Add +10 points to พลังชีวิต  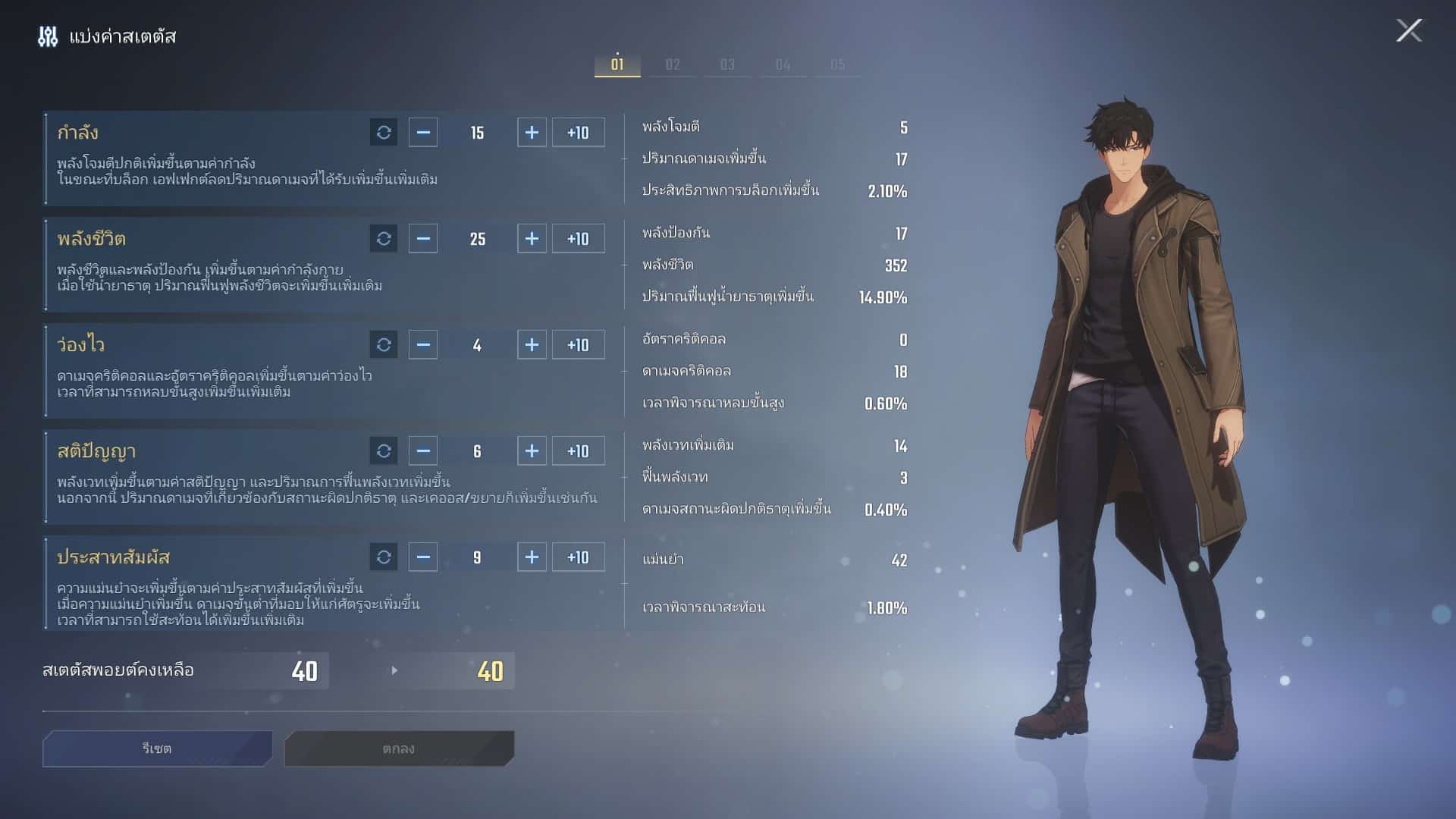578,239
